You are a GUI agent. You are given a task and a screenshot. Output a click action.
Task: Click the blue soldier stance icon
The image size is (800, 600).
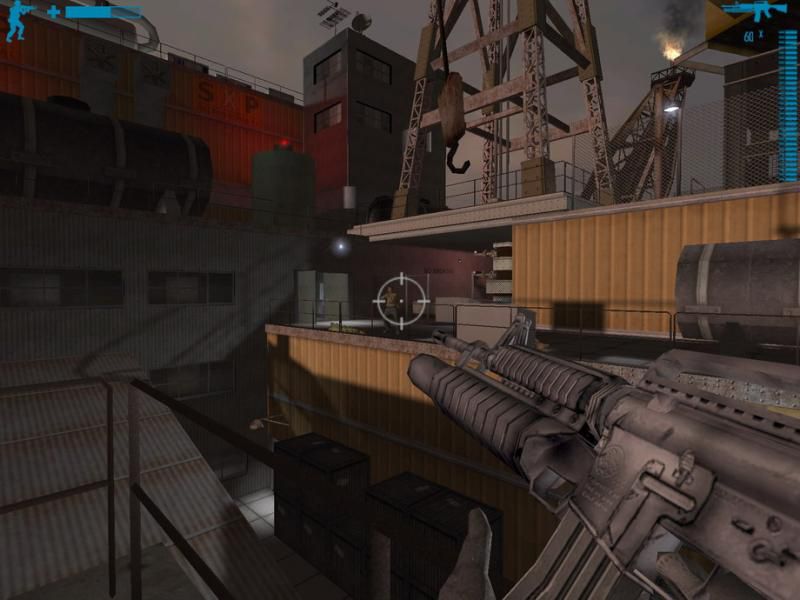tap(18, 21)
